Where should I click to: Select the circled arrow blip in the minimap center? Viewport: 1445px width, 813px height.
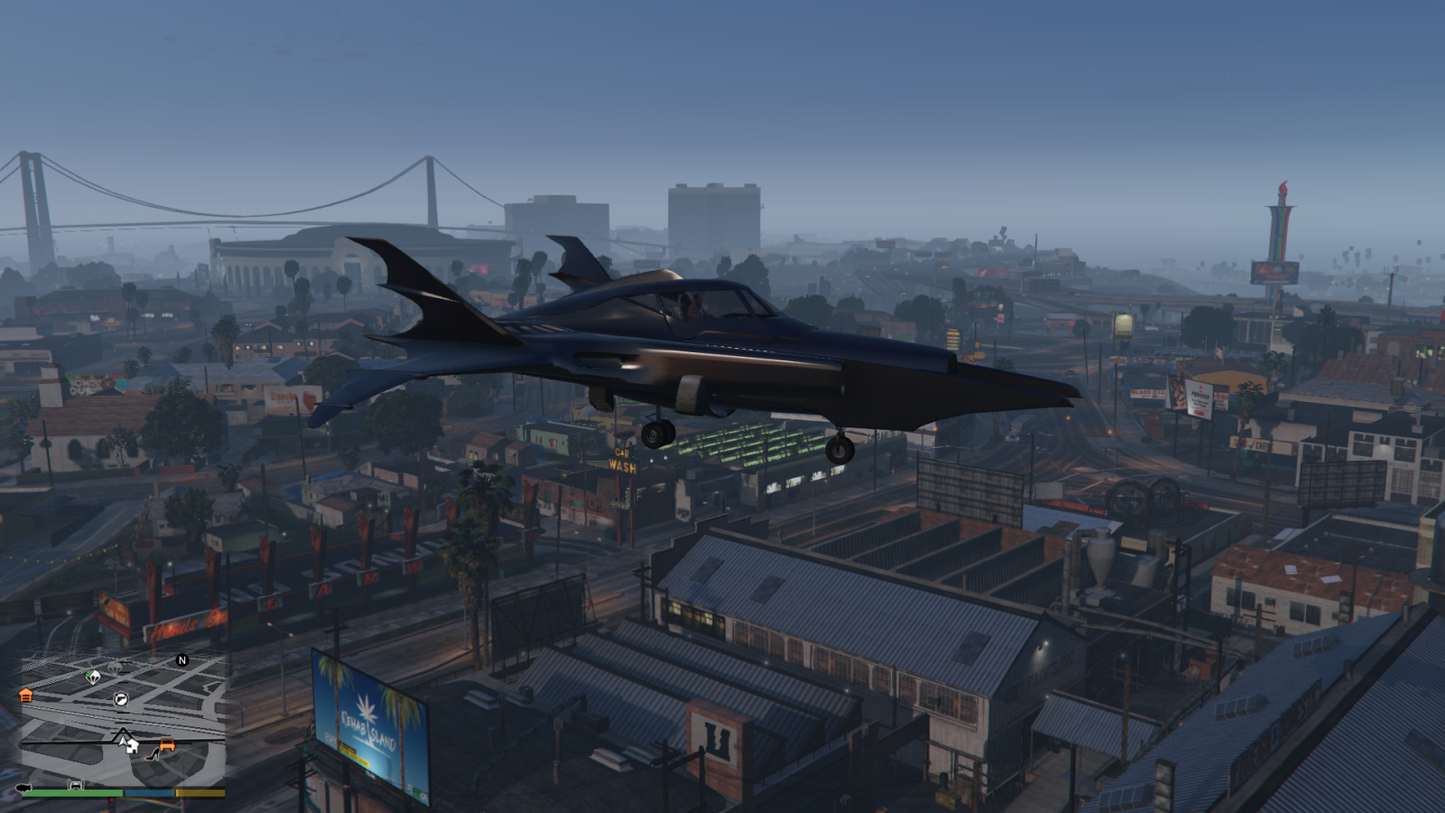[121, 700]
